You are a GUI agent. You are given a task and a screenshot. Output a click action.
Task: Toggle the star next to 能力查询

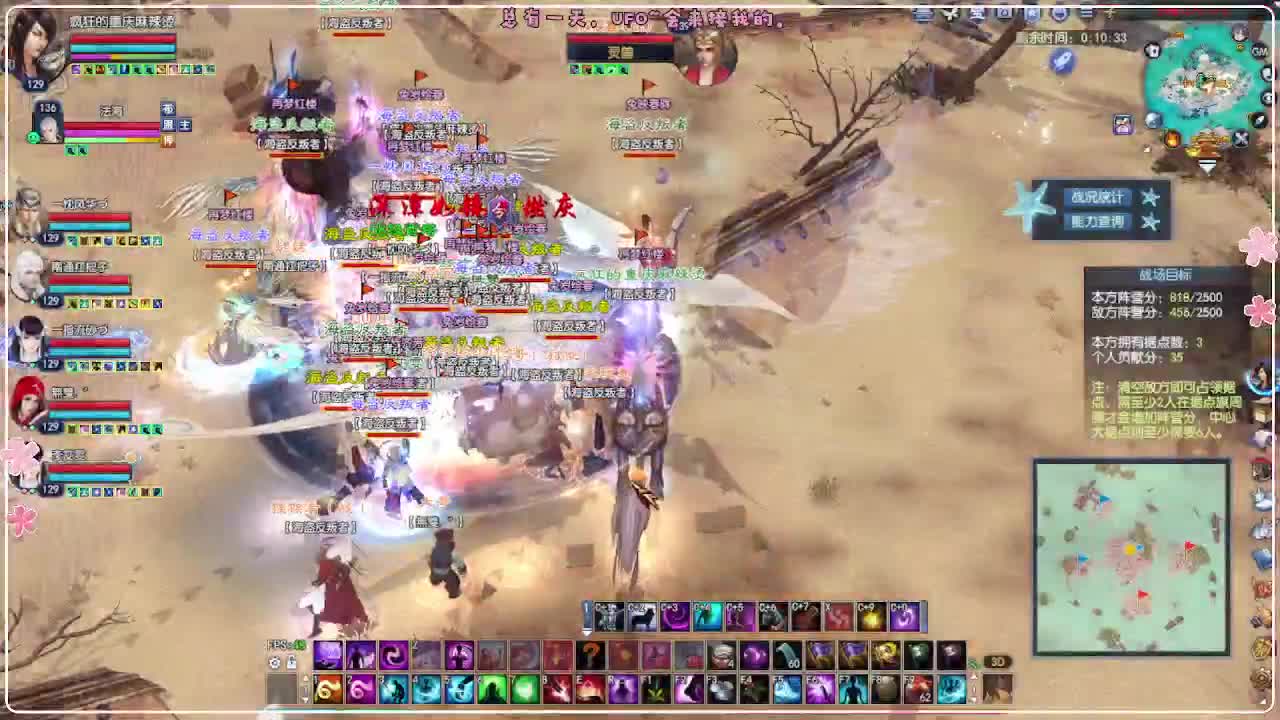[1147, 222]
